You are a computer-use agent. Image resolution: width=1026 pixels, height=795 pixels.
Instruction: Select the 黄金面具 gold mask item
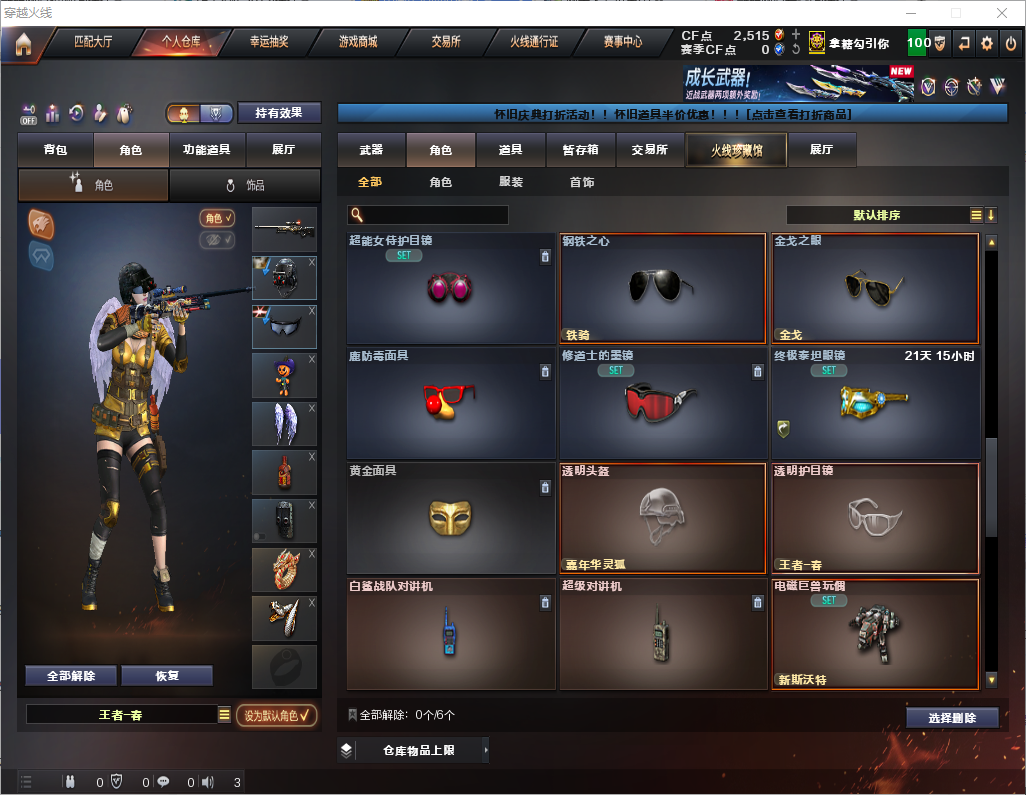click(451, 518)
